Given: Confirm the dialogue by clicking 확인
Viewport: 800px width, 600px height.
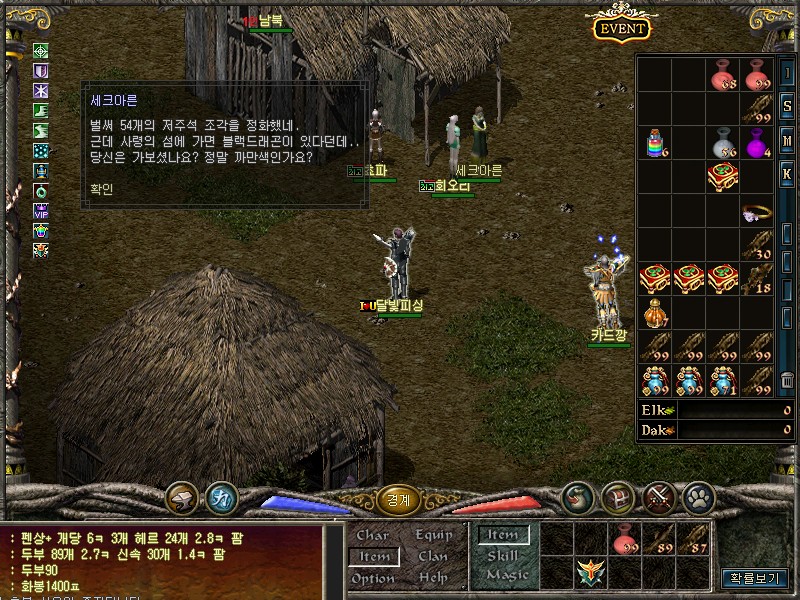Looking at the screenshot, I should tap(101, 190).
